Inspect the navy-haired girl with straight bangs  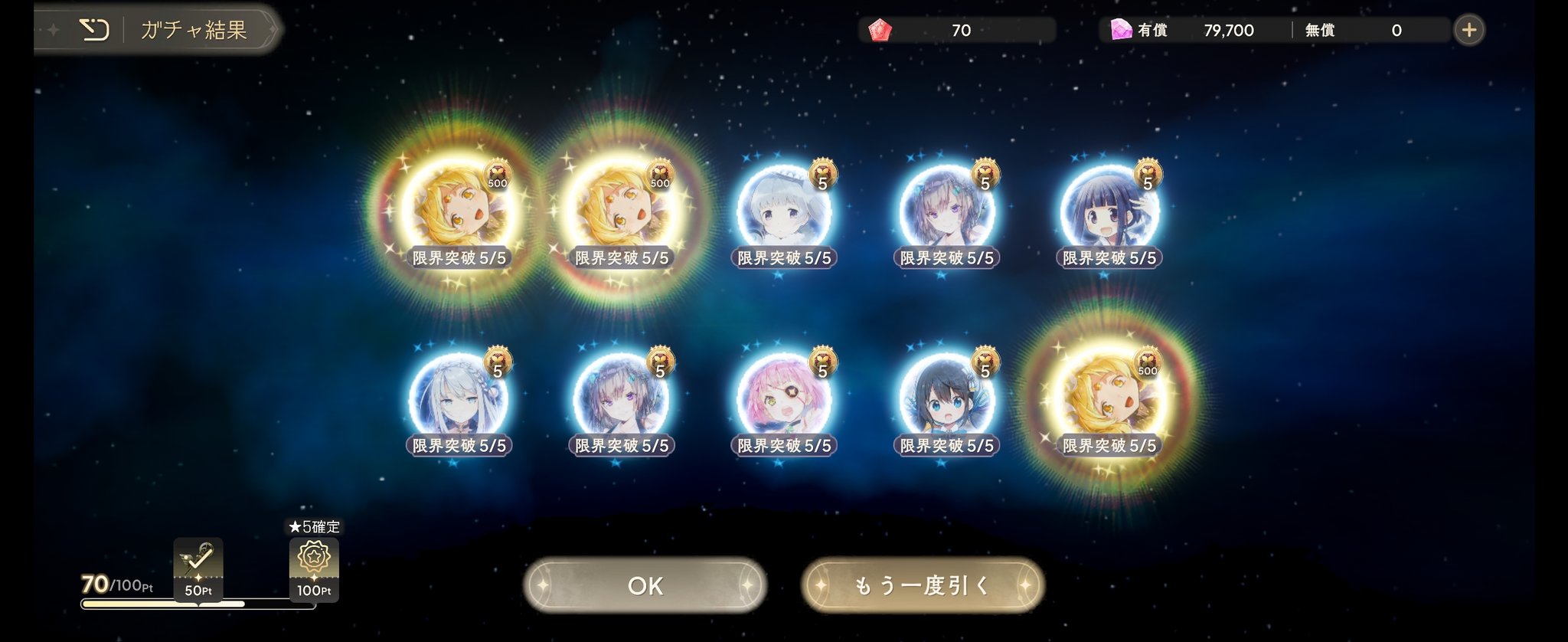coord(1109,212)
